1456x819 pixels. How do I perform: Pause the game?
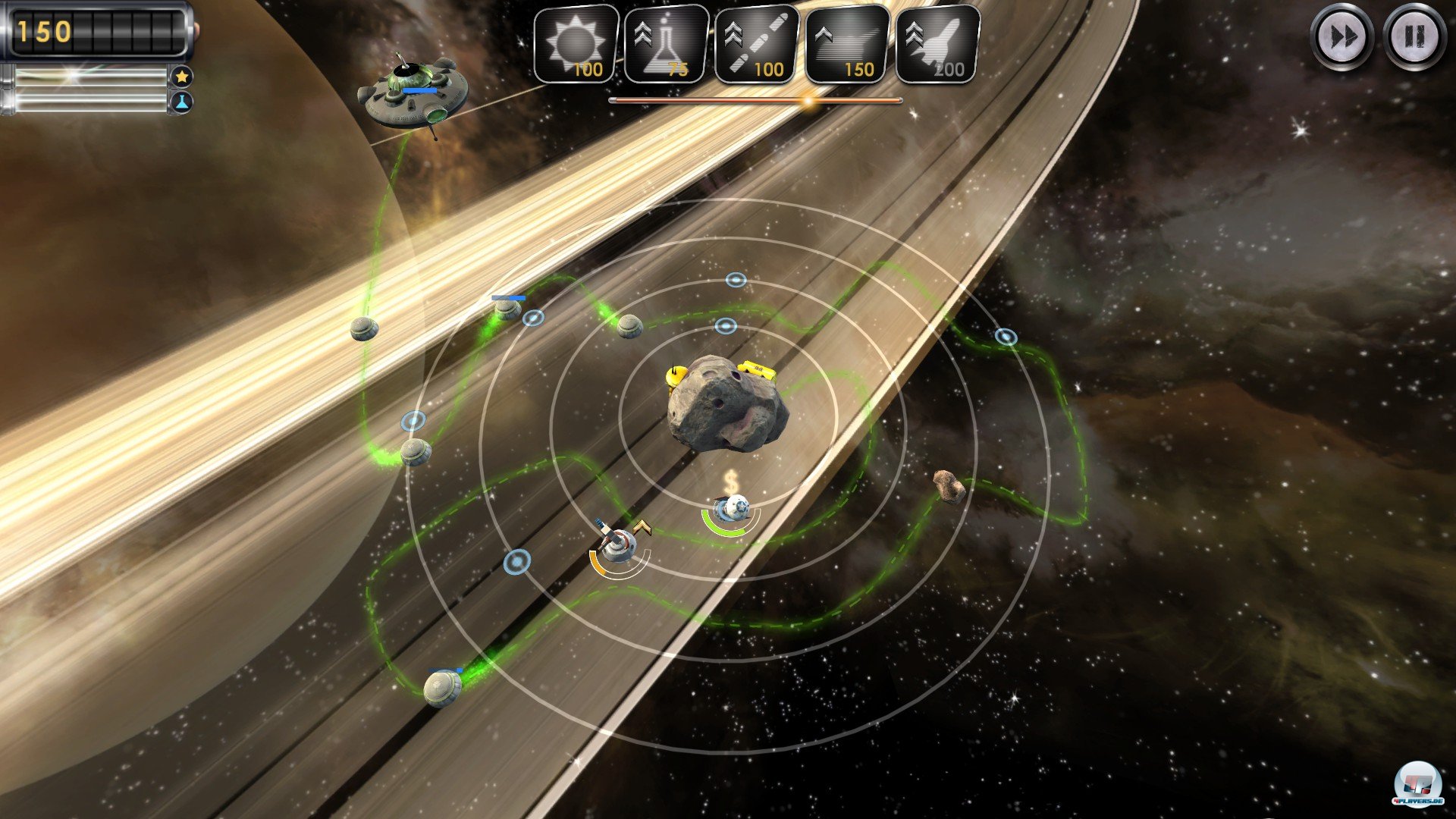(1414, 36)
